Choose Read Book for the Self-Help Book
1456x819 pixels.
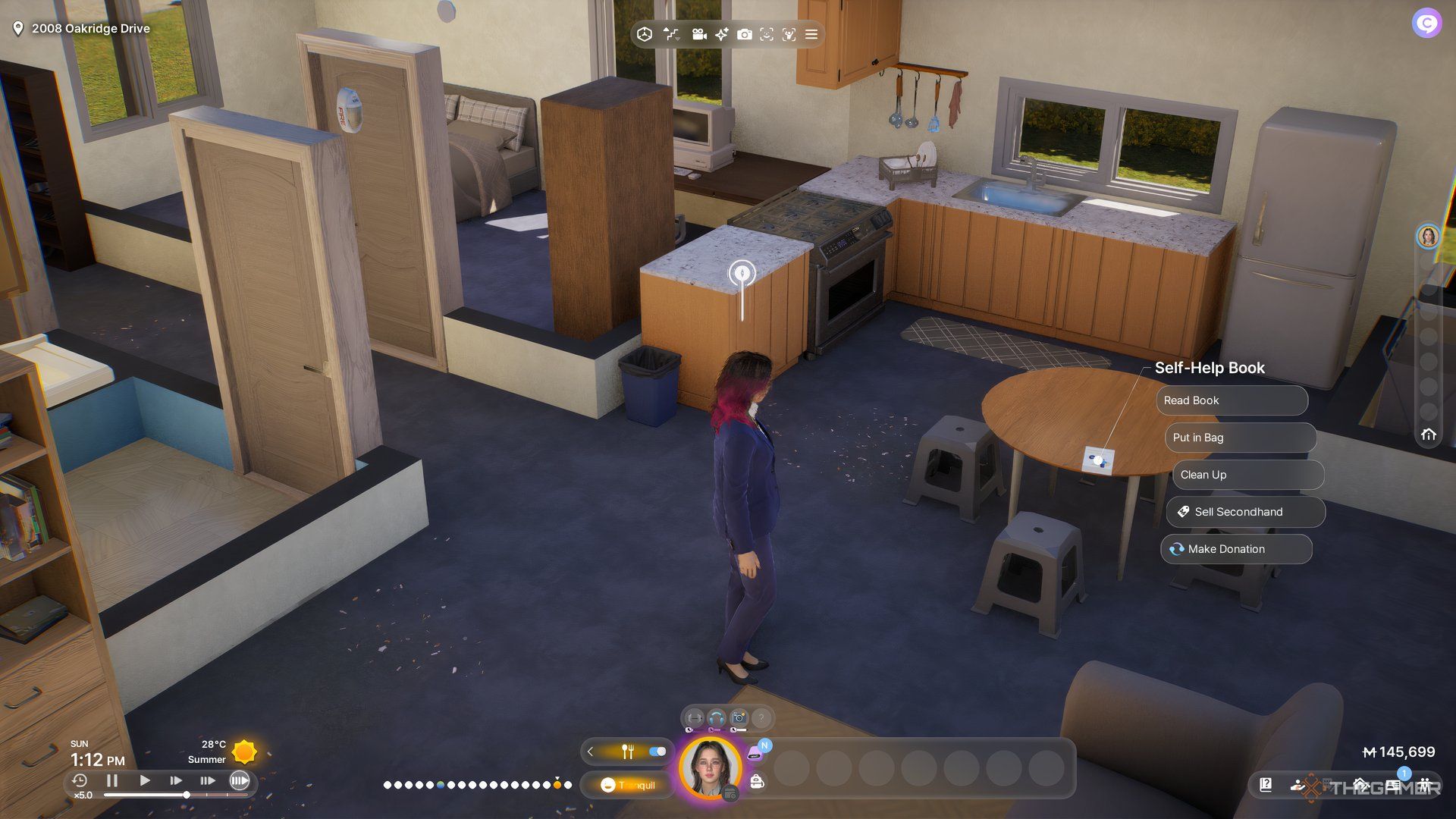pyautogui.click(x=1231, y=400)
